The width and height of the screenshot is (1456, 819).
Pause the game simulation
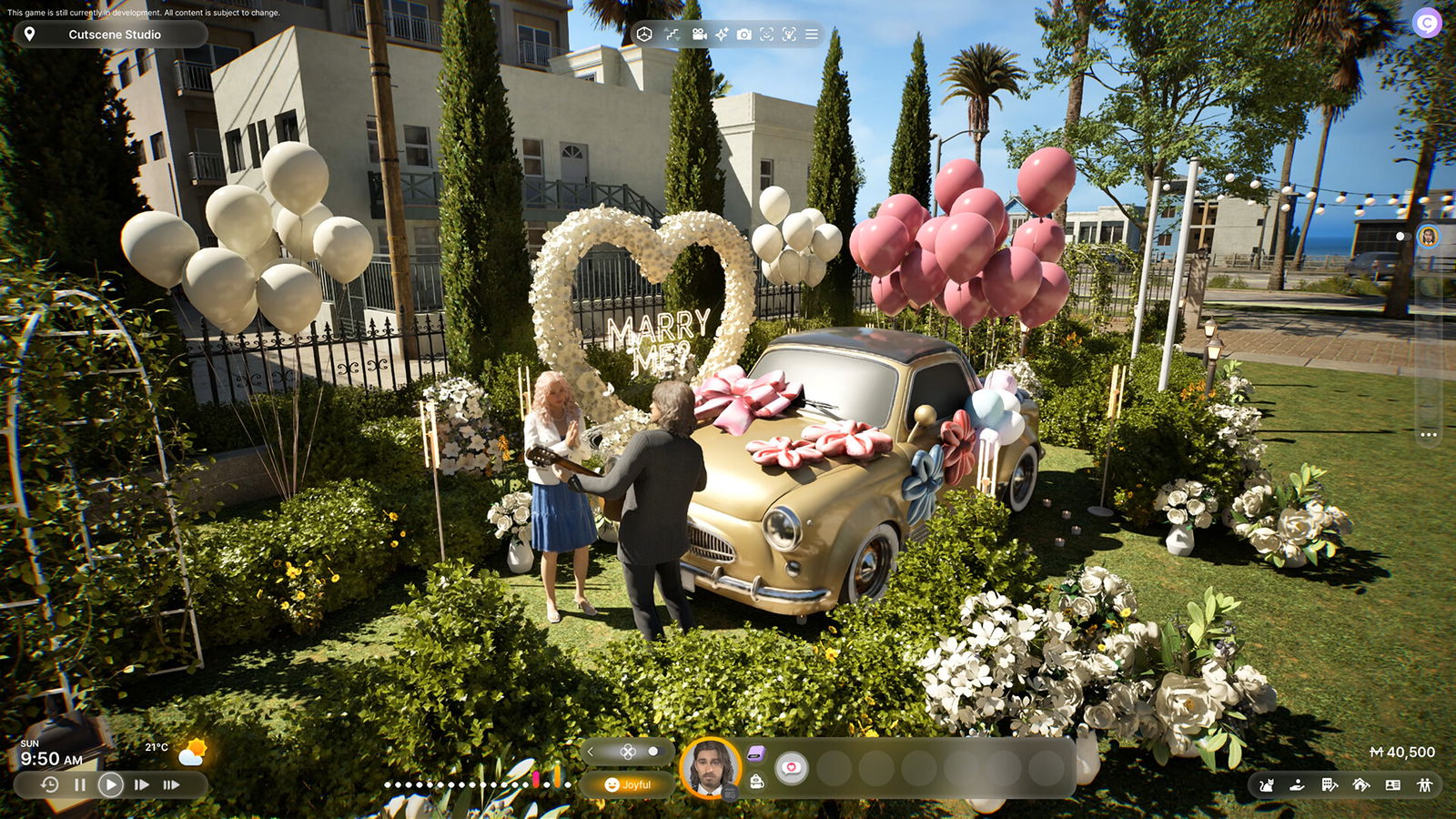click(80, 784)
